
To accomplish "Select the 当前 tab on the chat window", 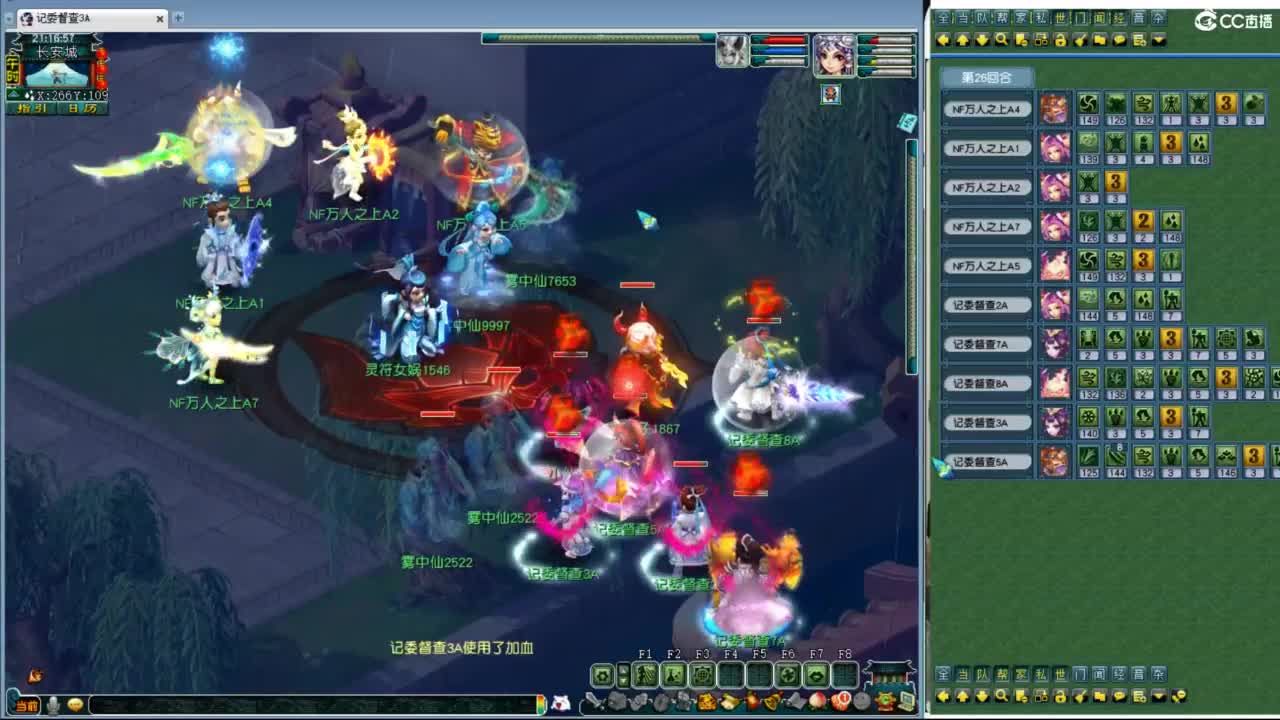I will tap(26, 704).
